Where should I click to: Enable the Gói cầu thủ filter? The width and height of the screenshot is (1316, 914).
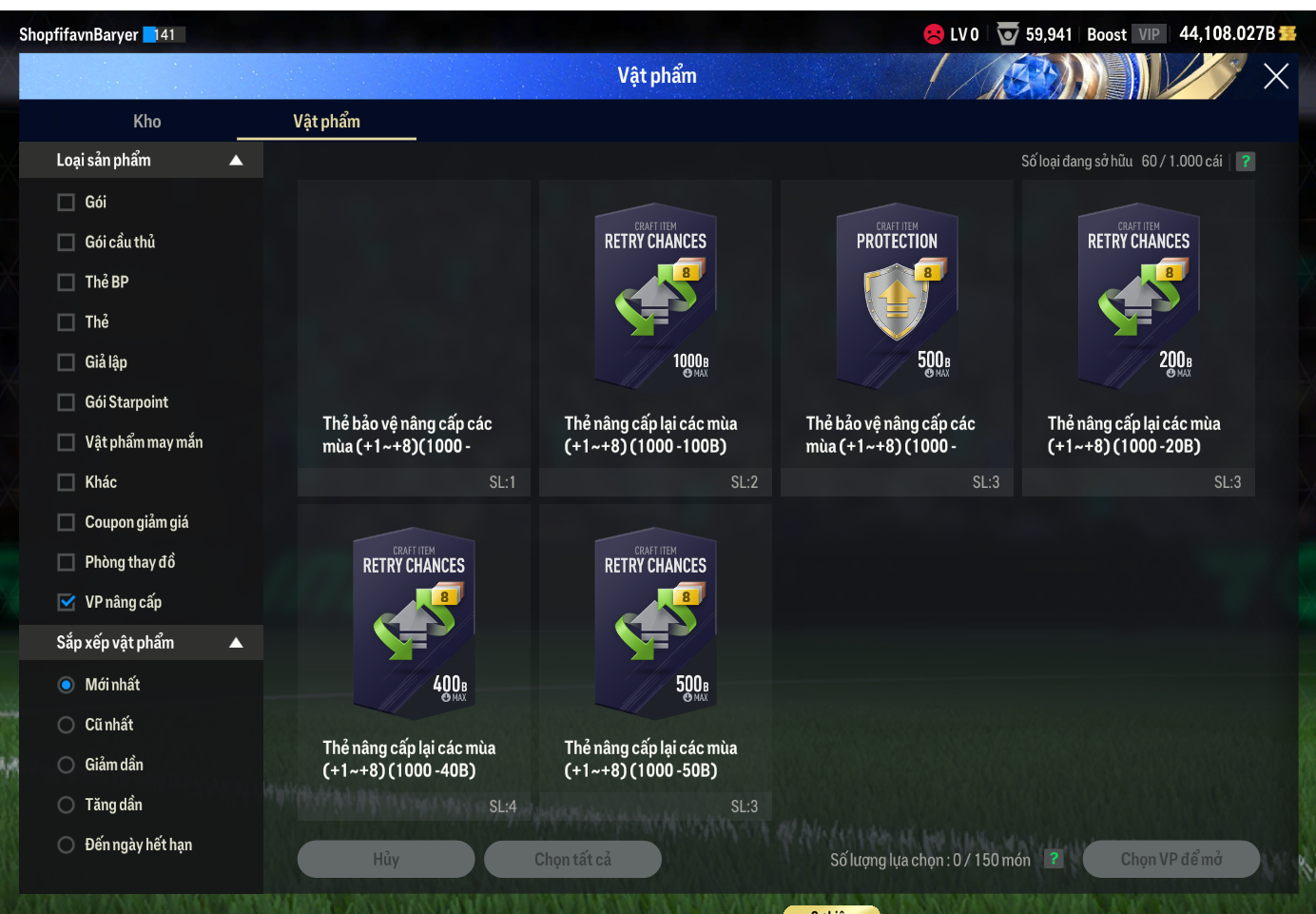pos(67,243)
